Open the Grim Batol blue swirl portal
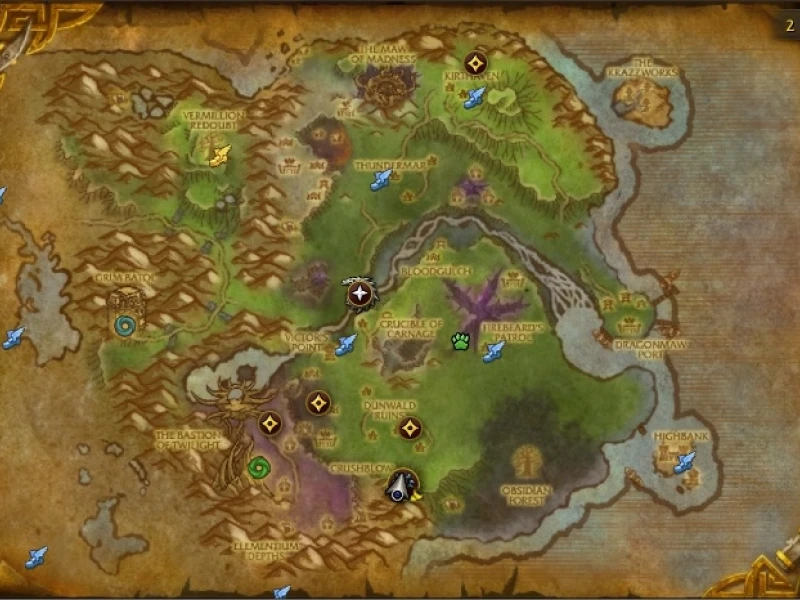This screenshot has width=800, height=600. pyautogui.click(x=126, y=326)
